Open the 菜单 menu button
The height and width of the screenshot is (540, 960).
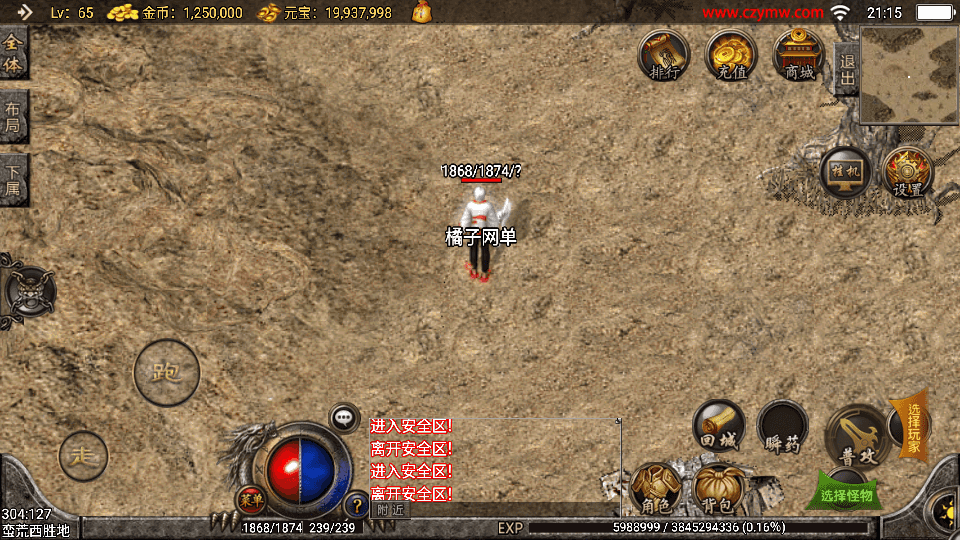pyautogui.click(x=250, y=499)
